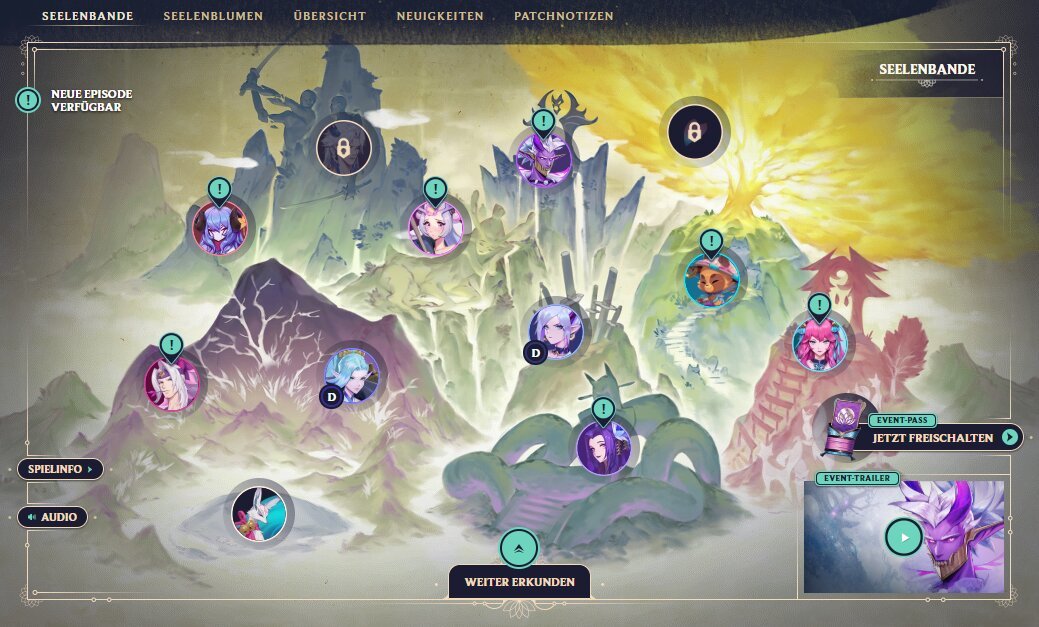Screen dimensions: 1039x627
Task: Choose the dark purple-haired champion on the serpent statue
Action: (x=603, y=447)
